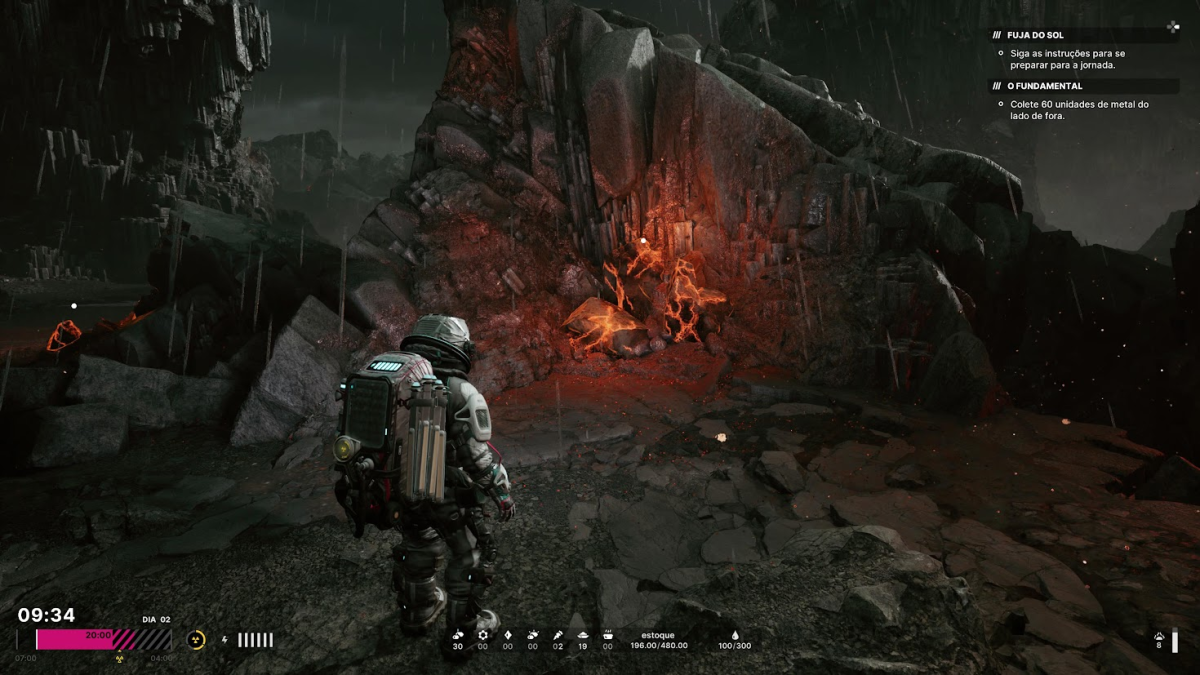The image size is (1200, 675).
Task: Choose the syringe-shaped resource icon
Action: click(558, 634)
